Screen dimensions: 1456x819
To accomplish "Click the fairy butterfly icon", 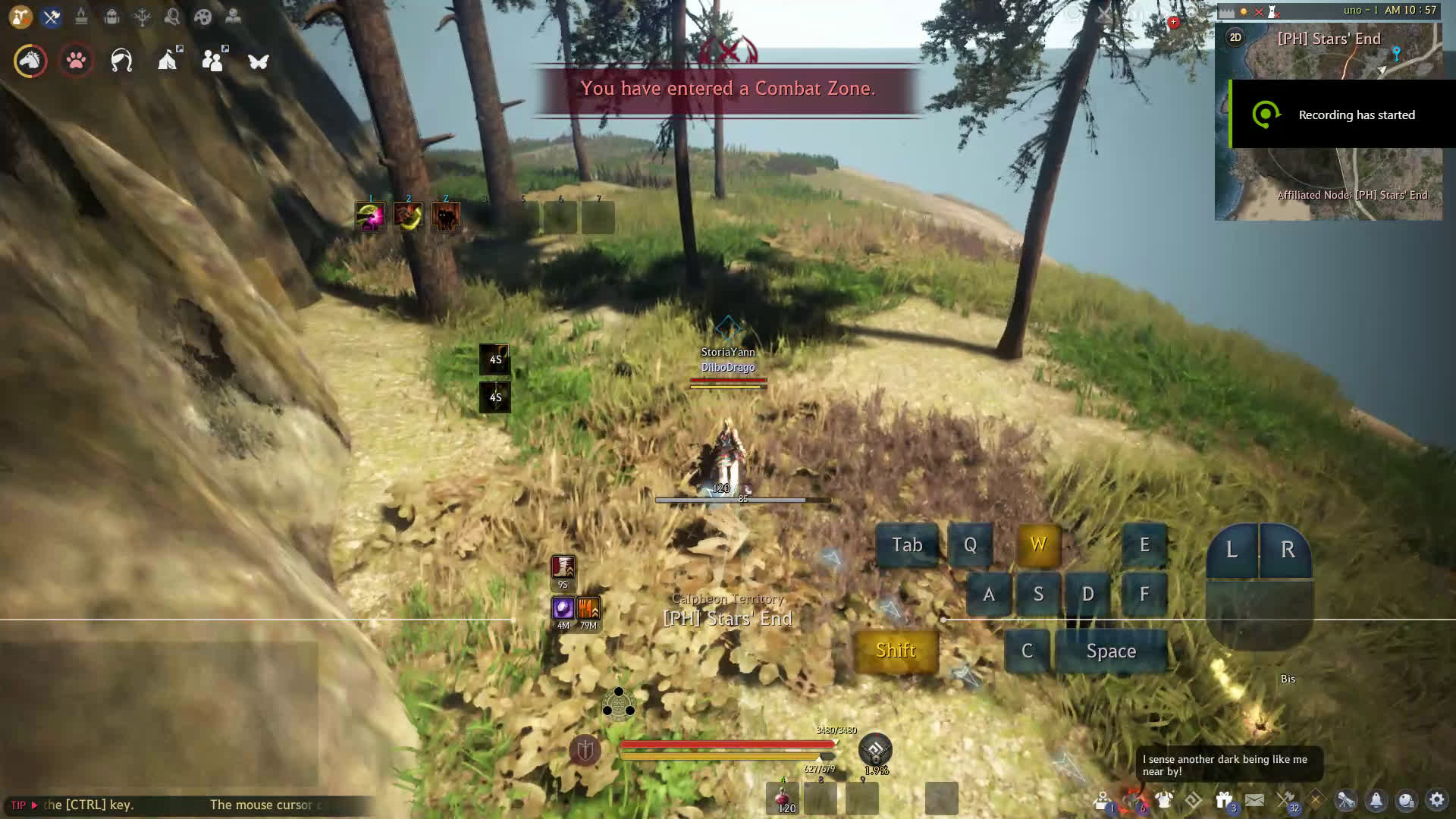I will coord(259,61).
